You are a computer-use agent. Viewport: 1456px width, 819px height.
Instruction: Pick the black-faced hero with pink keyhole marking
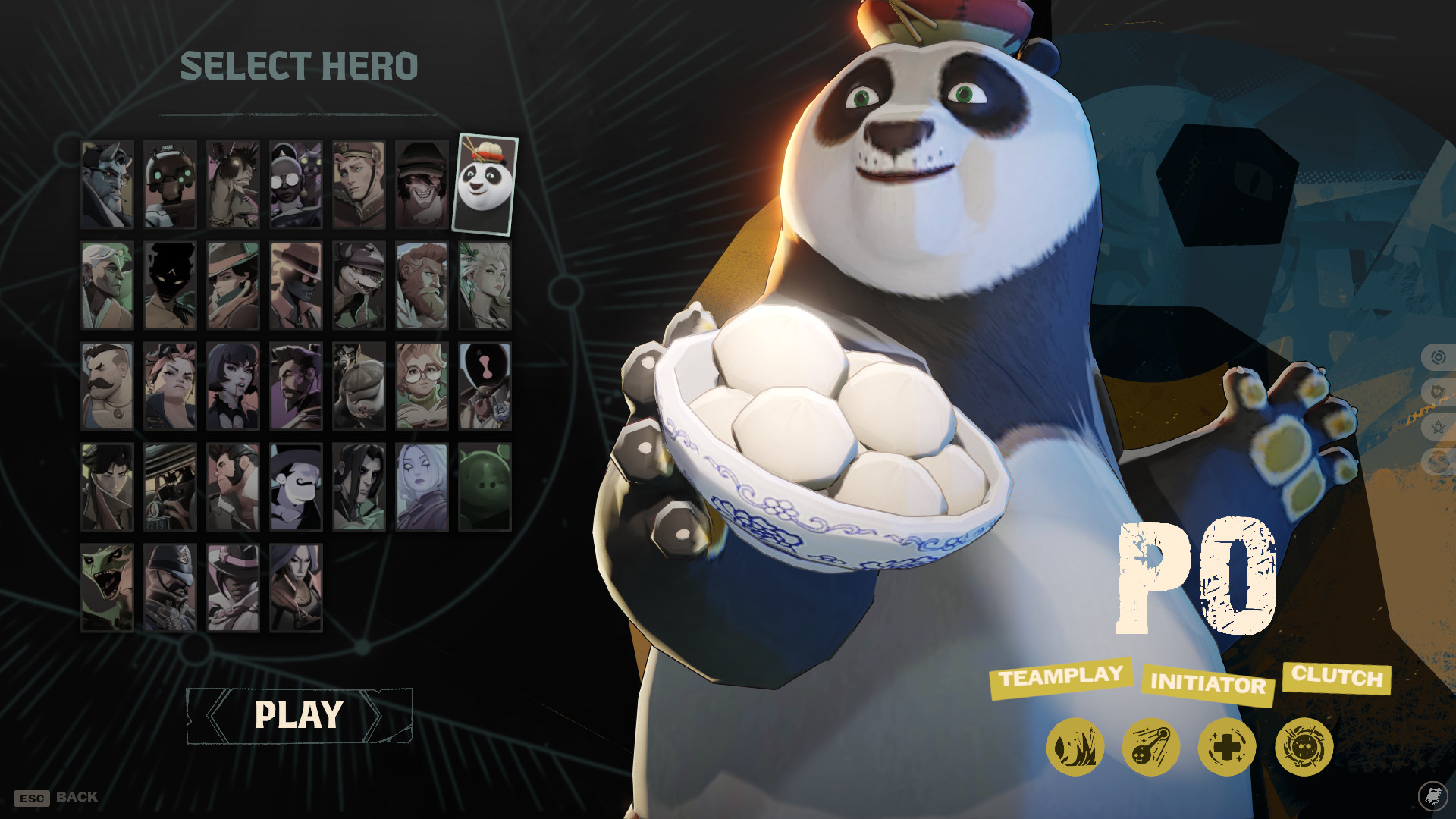click(485, 386)
